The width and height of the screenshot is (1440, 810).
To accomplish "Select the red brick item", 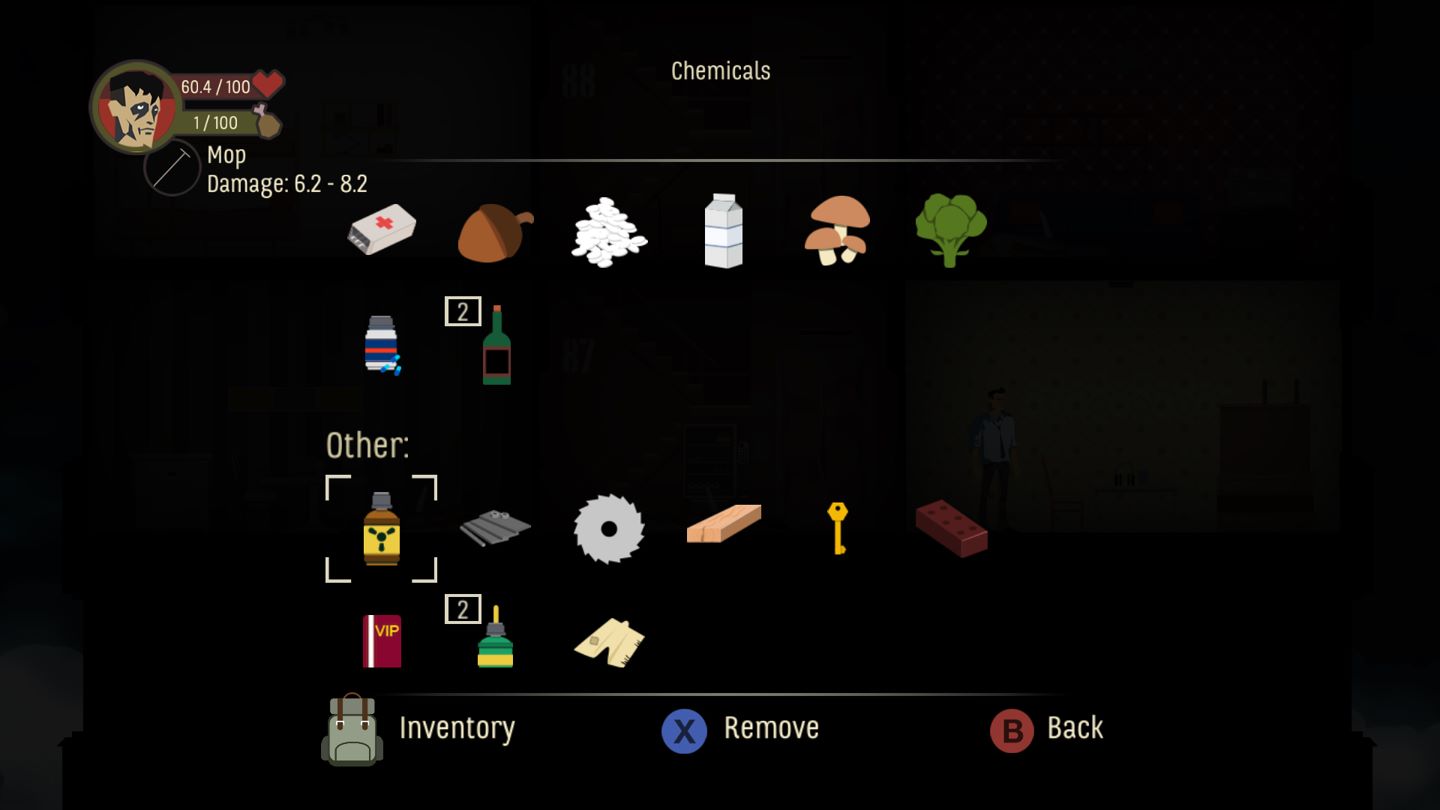I will click(951, 530).
